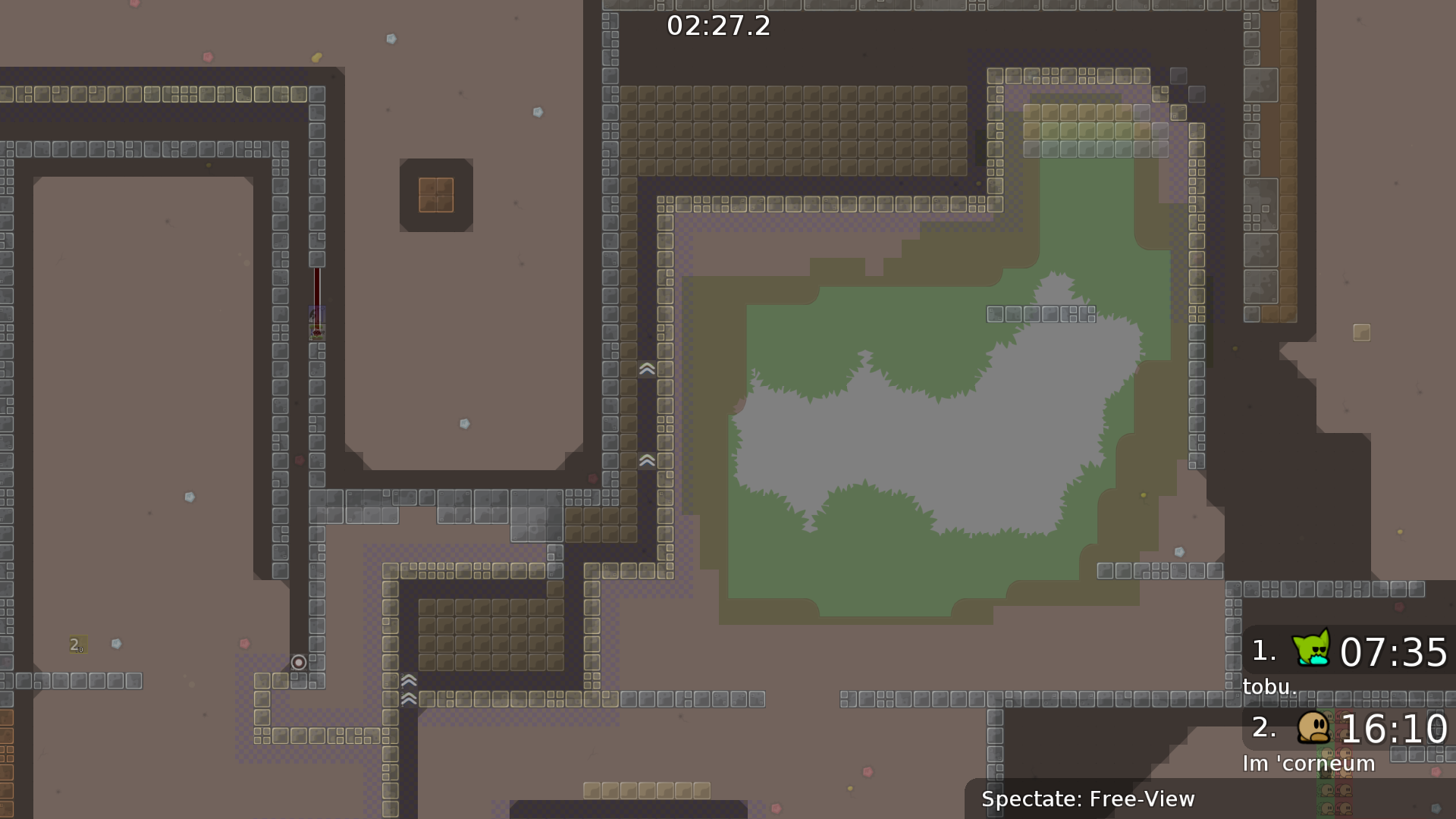Click the 07:35 finish time button
This screenshot has height=819, width=1456.
point(1394,652)
